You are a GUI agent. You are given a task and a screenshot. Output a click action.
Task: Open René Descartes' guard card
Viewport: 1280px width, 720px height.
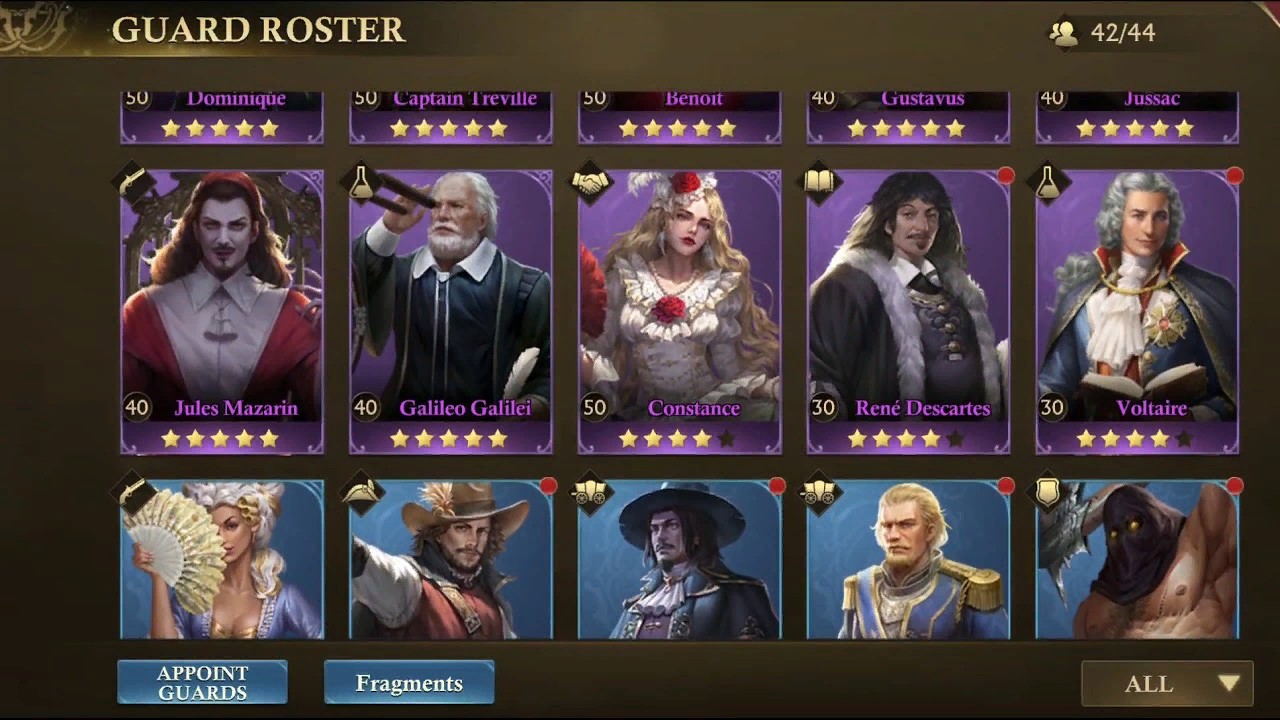click(x=908, y=310)
